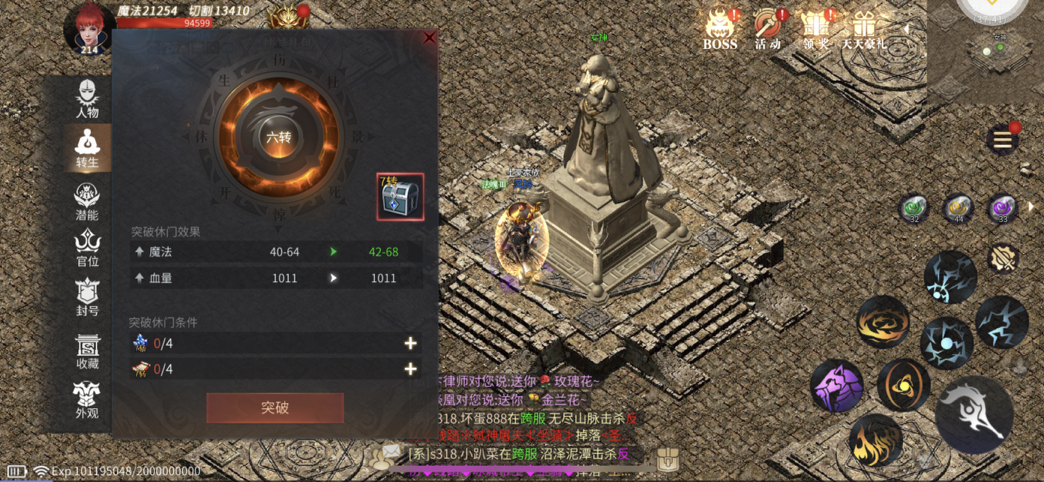Add the scroll material with plus button

pyautogui.click(x=410, y=369)
